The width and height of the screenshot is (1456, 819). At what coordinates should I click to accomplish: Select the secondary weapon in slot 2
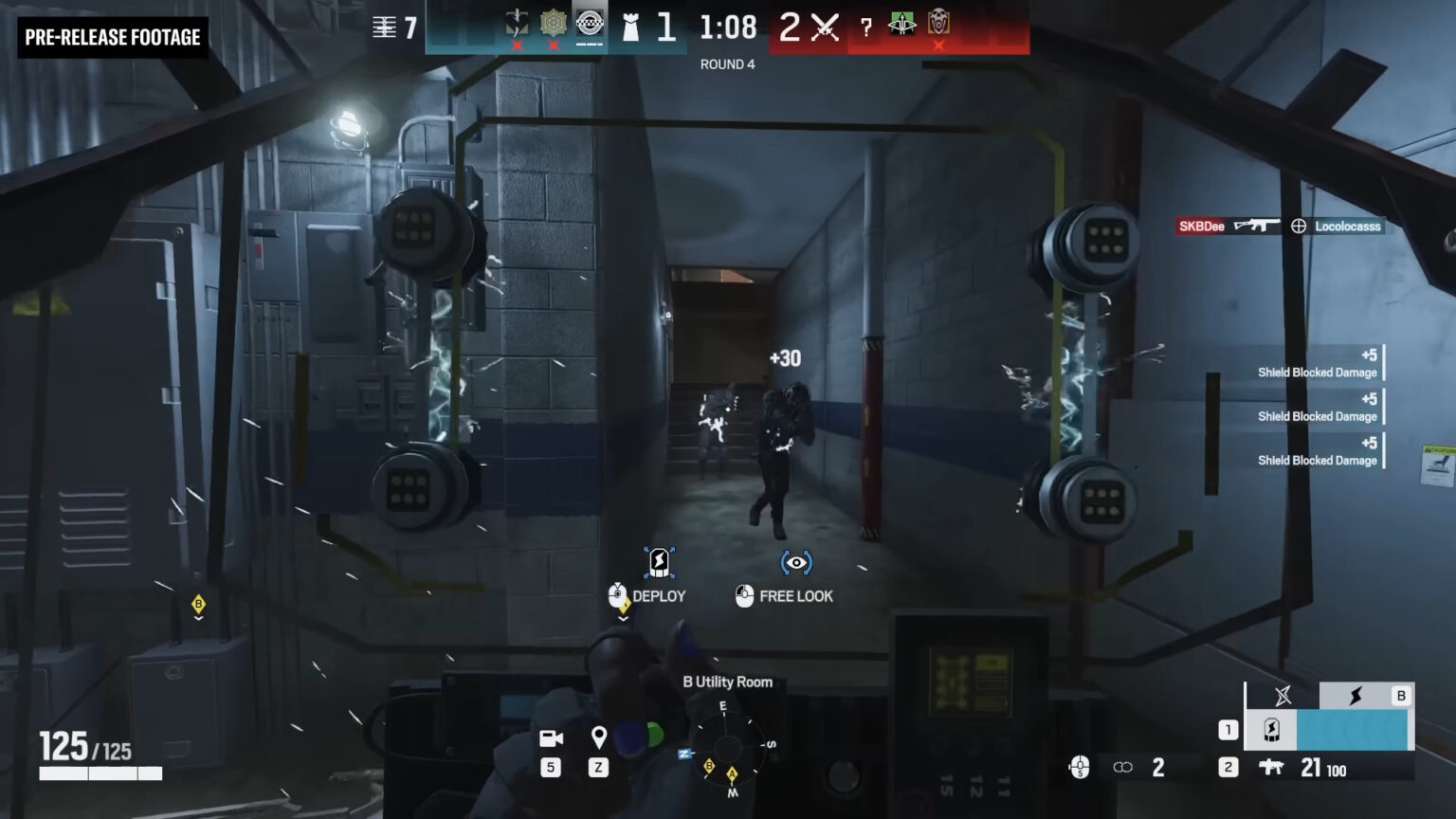[x=1274, y=768]
